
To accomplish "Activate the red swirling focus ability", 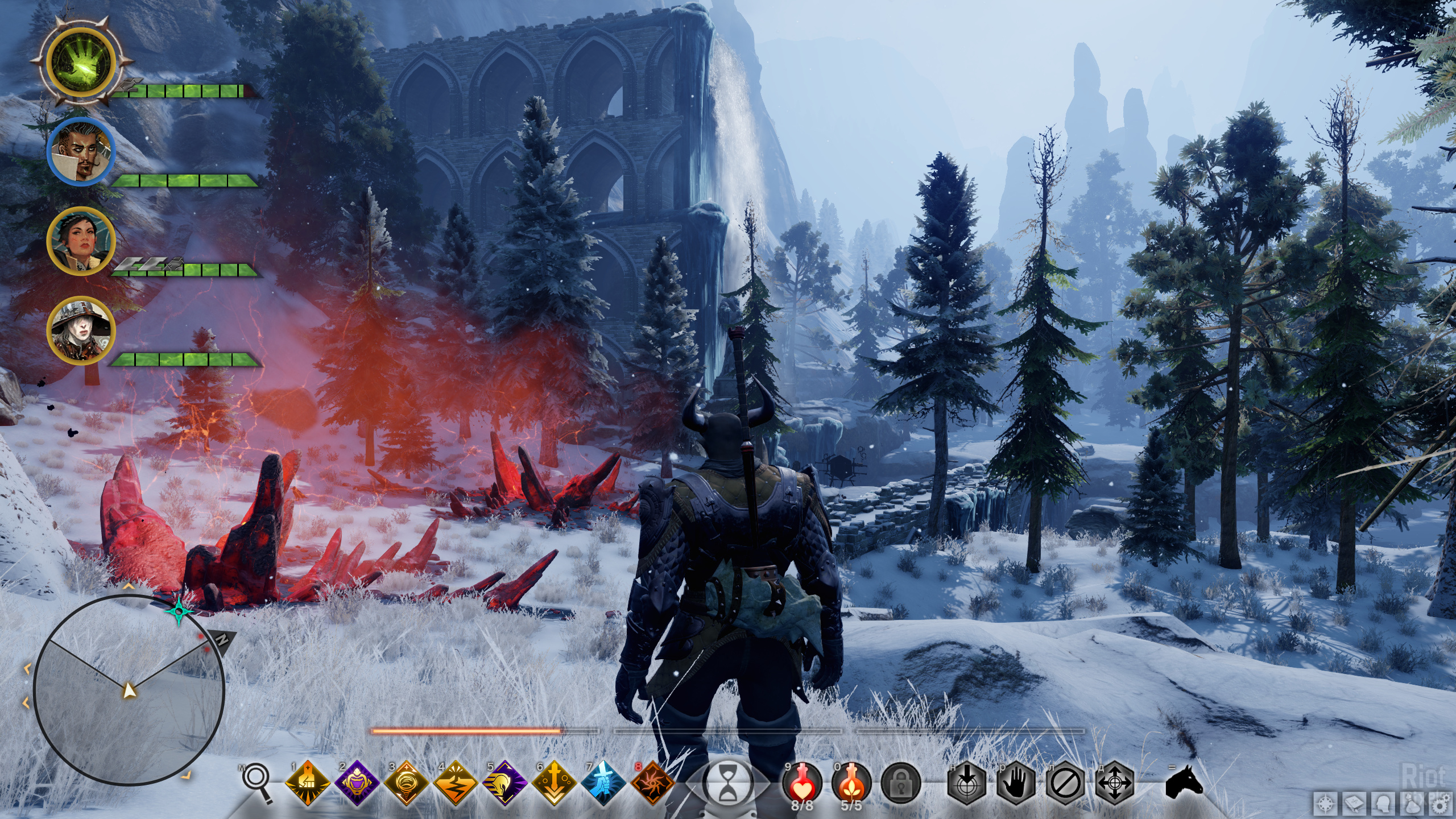I will coord(652,783).
